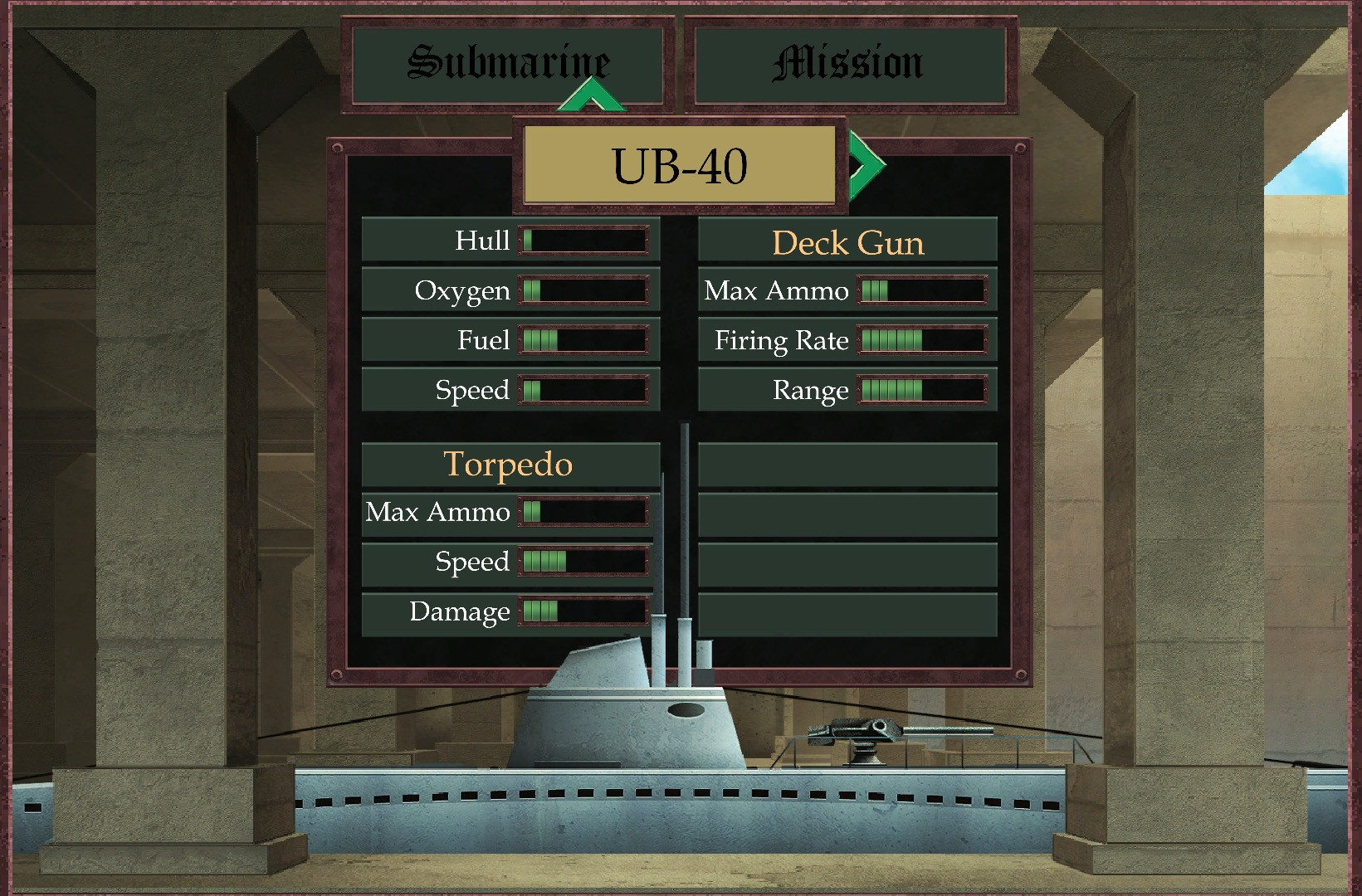The image size is (1362, 896).
Task: Click the Deck Gun Max Ammo bar
Action: pyautogui.click(x=921, y=290)
